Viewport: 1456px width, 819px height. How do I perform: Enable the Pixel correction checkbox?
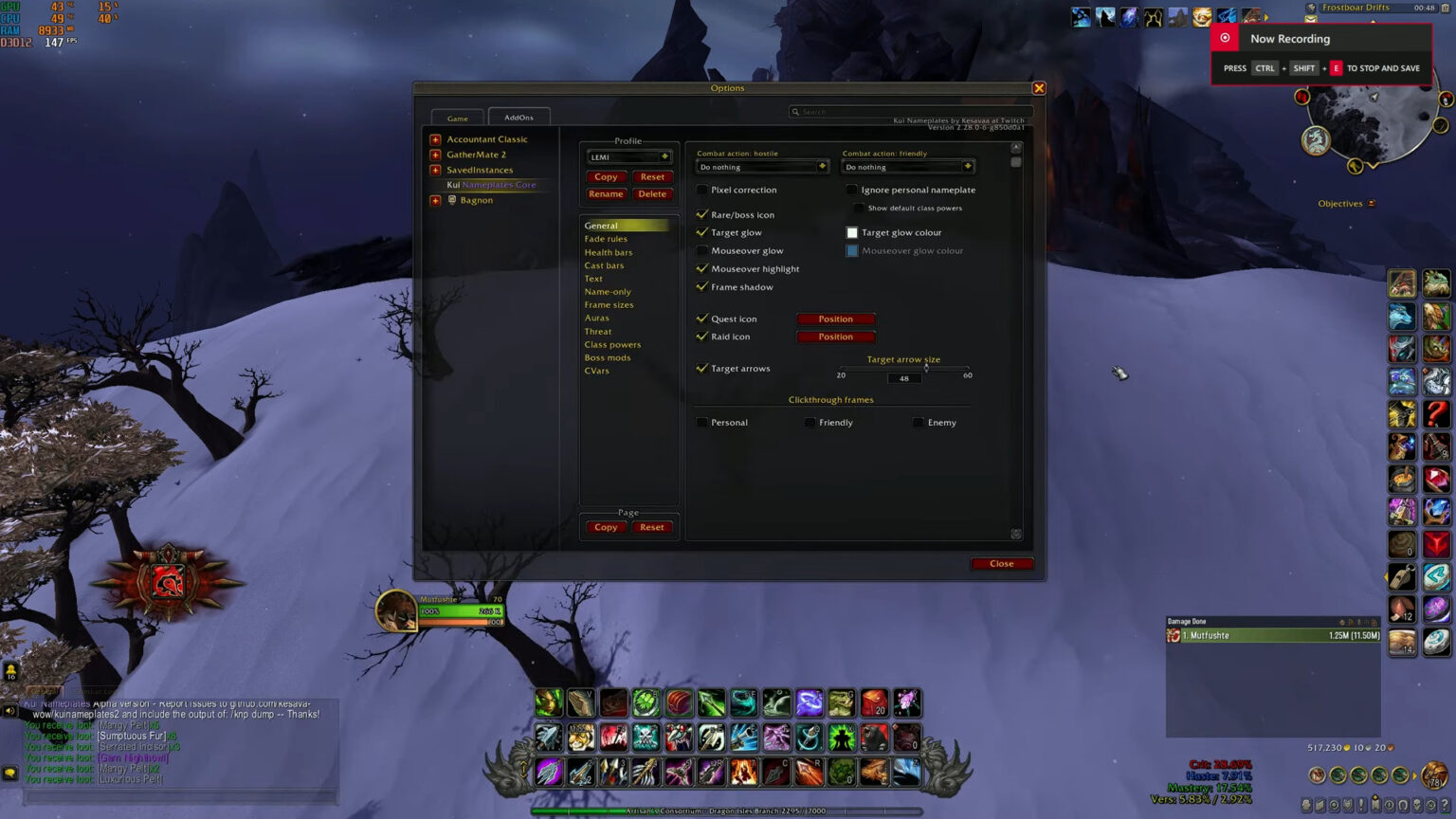click(701, 190)
